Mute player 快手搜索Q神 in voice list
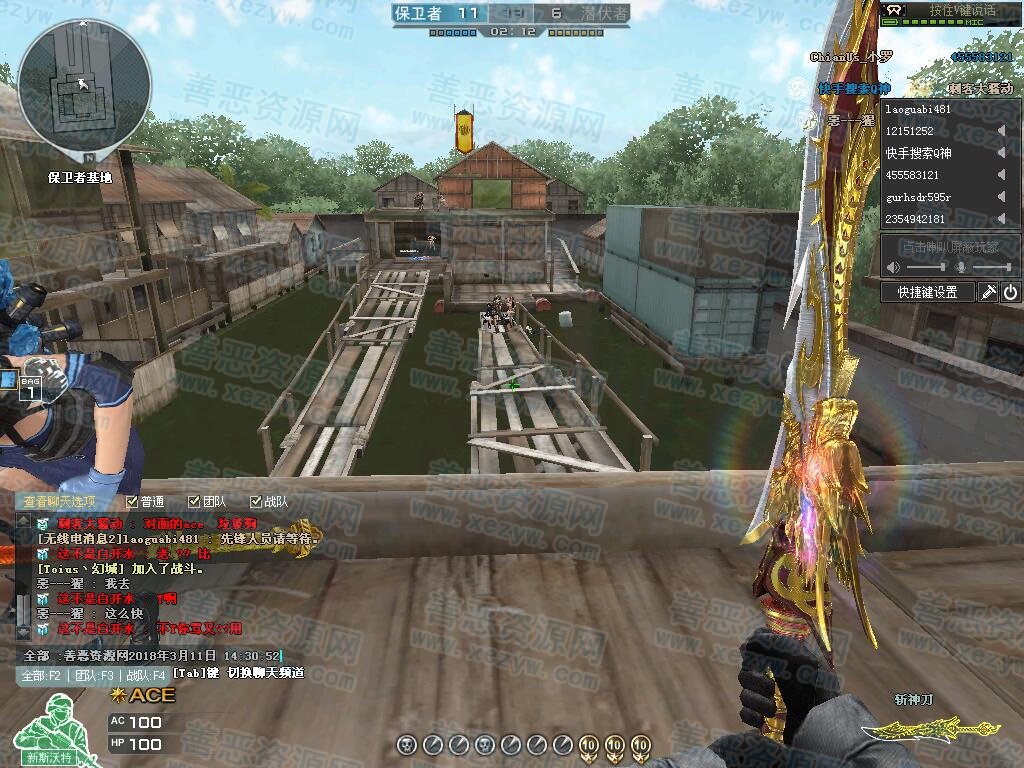This screenshot has height=768, width=1024. (x=1001, y=153)
